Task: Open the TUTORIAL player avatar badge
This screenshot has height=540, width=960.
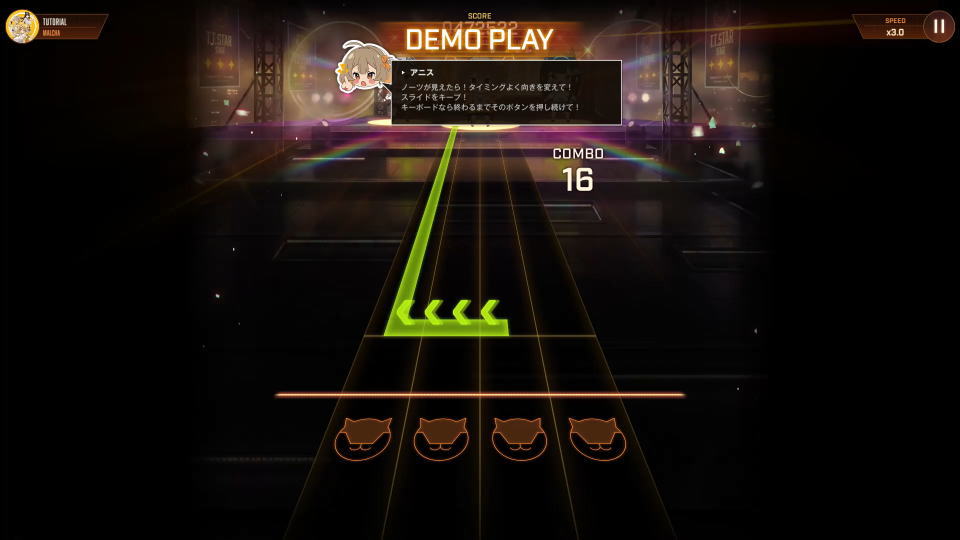Action: [22, 26]
